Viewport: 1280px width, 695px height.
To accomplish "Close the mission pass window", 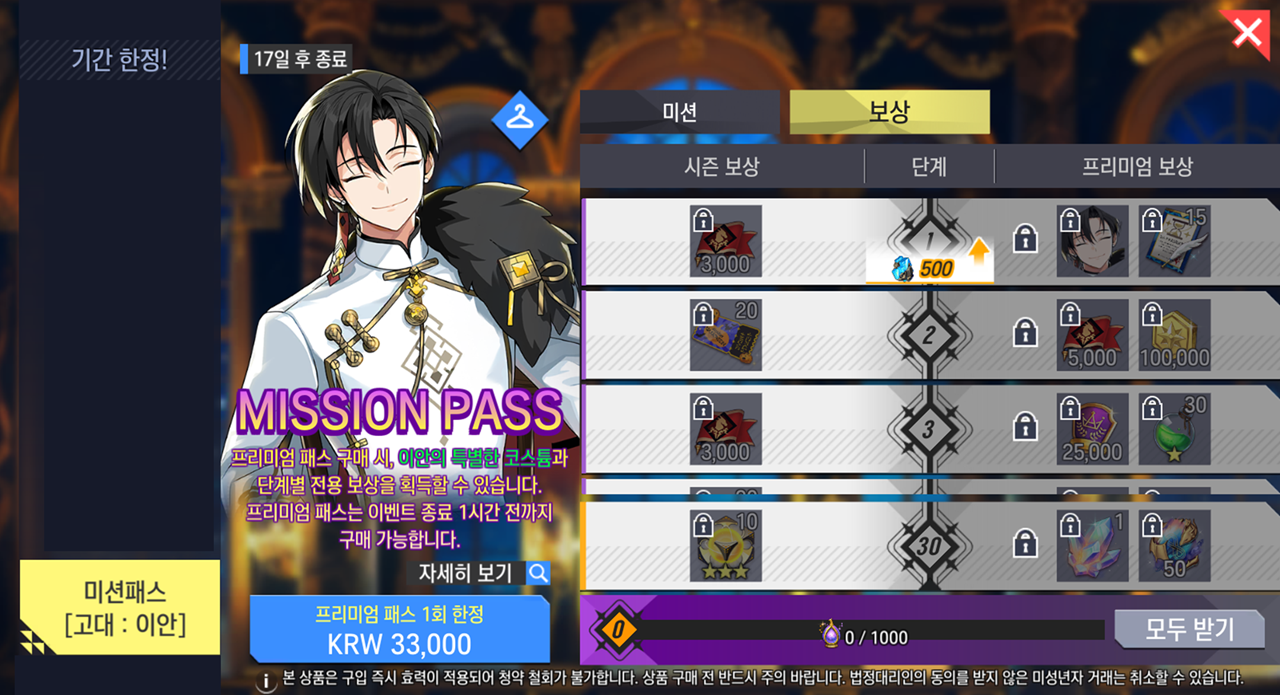I will [x=1248, y=32].
